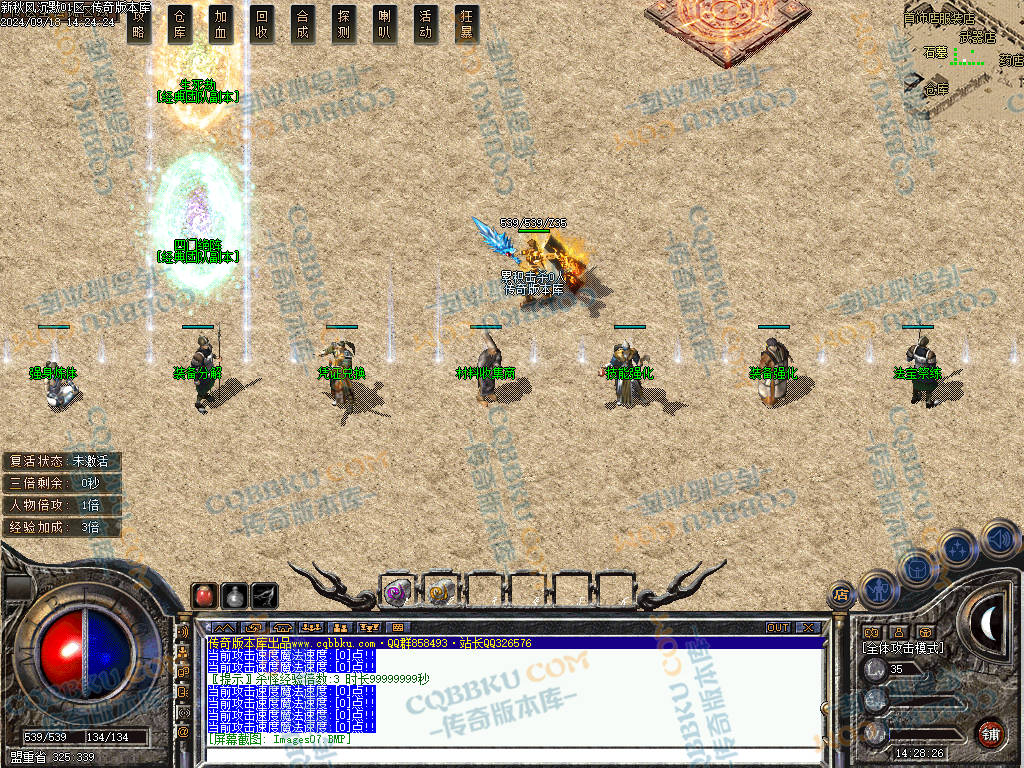Select the purple scroll in the belt
1024x768 pixels.
(396, 592)
